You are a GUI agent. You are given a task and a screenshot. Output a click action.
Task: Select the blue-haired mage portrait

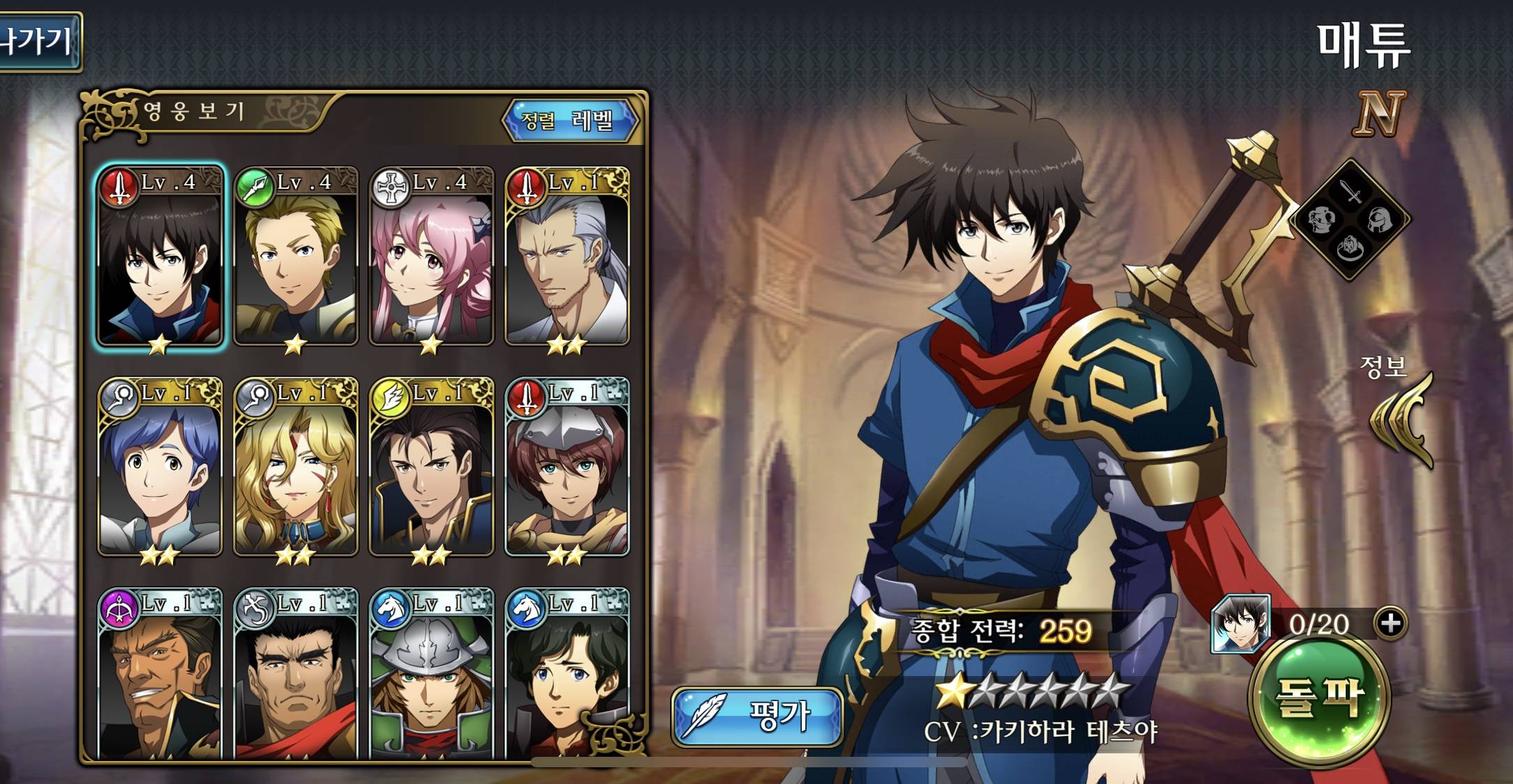point(160,468)
